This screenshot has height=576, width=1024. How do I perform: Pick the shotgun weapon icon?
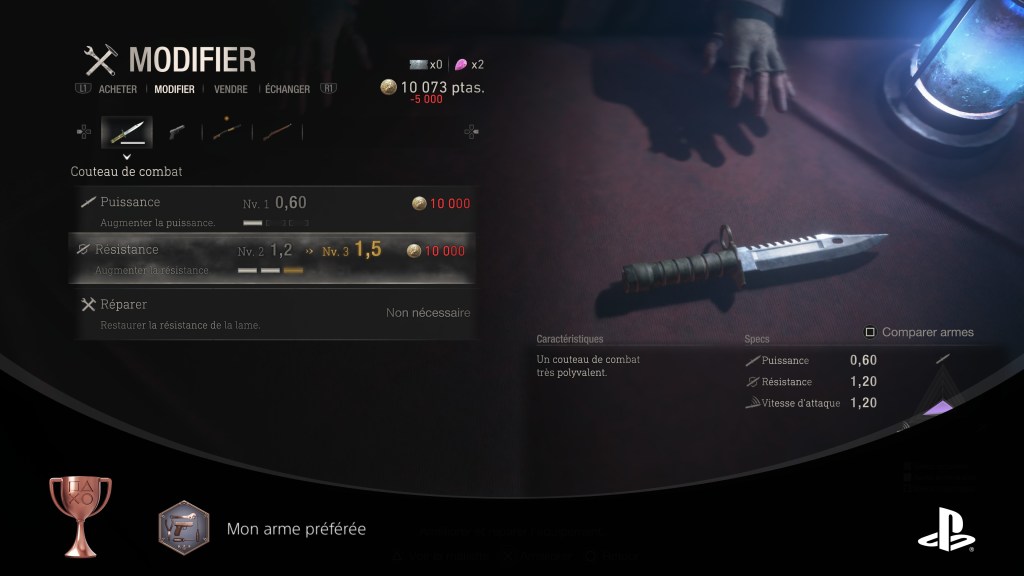pos(227,131)
